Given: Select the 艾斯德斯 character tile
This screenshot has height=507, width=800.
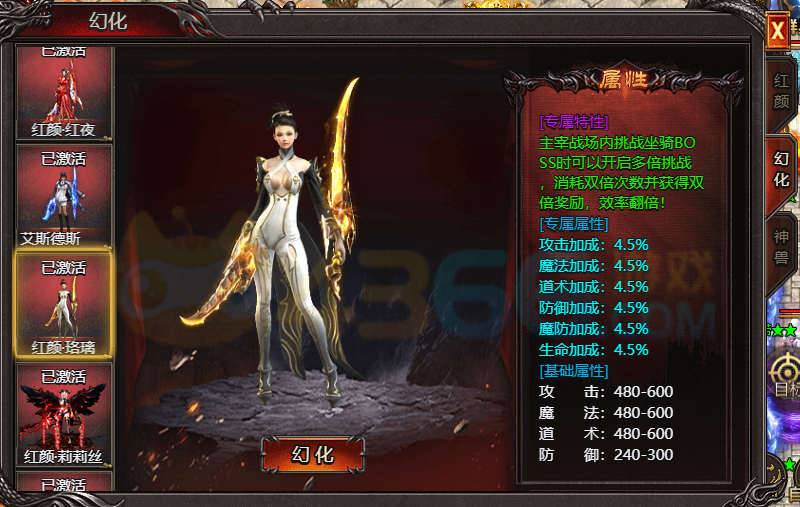Looking at the screenshot, I should pyautogui.click(x=64, y=197).
